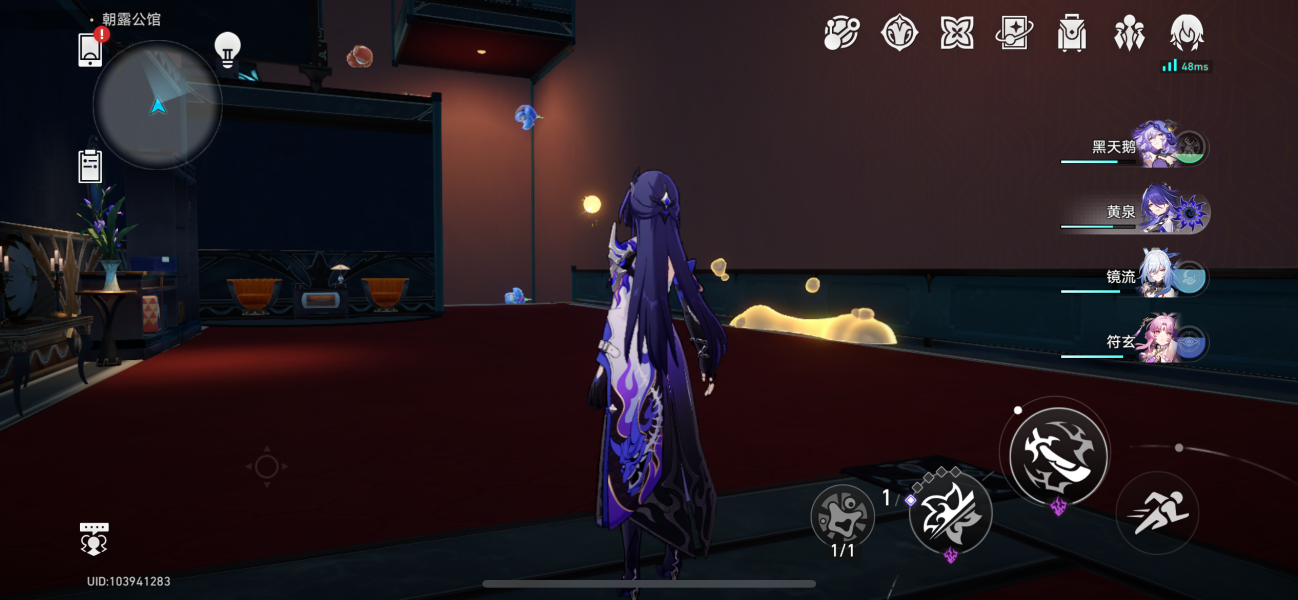The width and height of the screenshot is (1298, 600).
Task: Open the three-figure team setup icon
Action: pyautogui.click(x=1129, y=33)
